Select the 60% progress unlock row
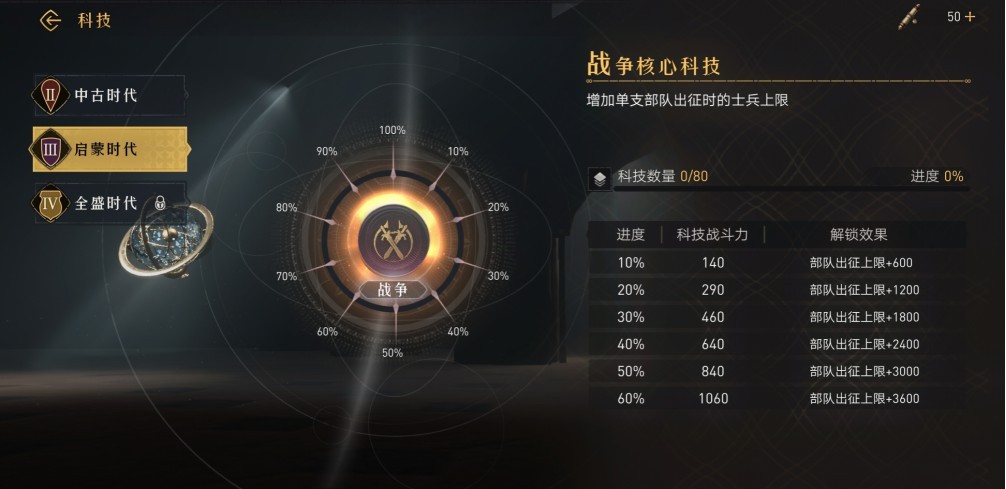This screenshot has height=489, width=1006. coord(776,399)
